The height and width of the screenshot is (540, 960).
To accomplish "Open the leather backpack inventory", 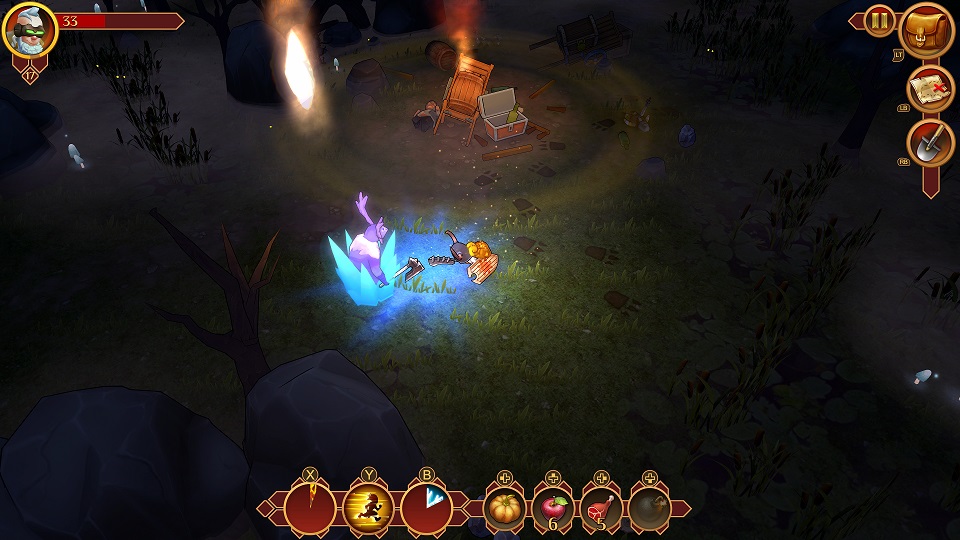I will 927,31.
